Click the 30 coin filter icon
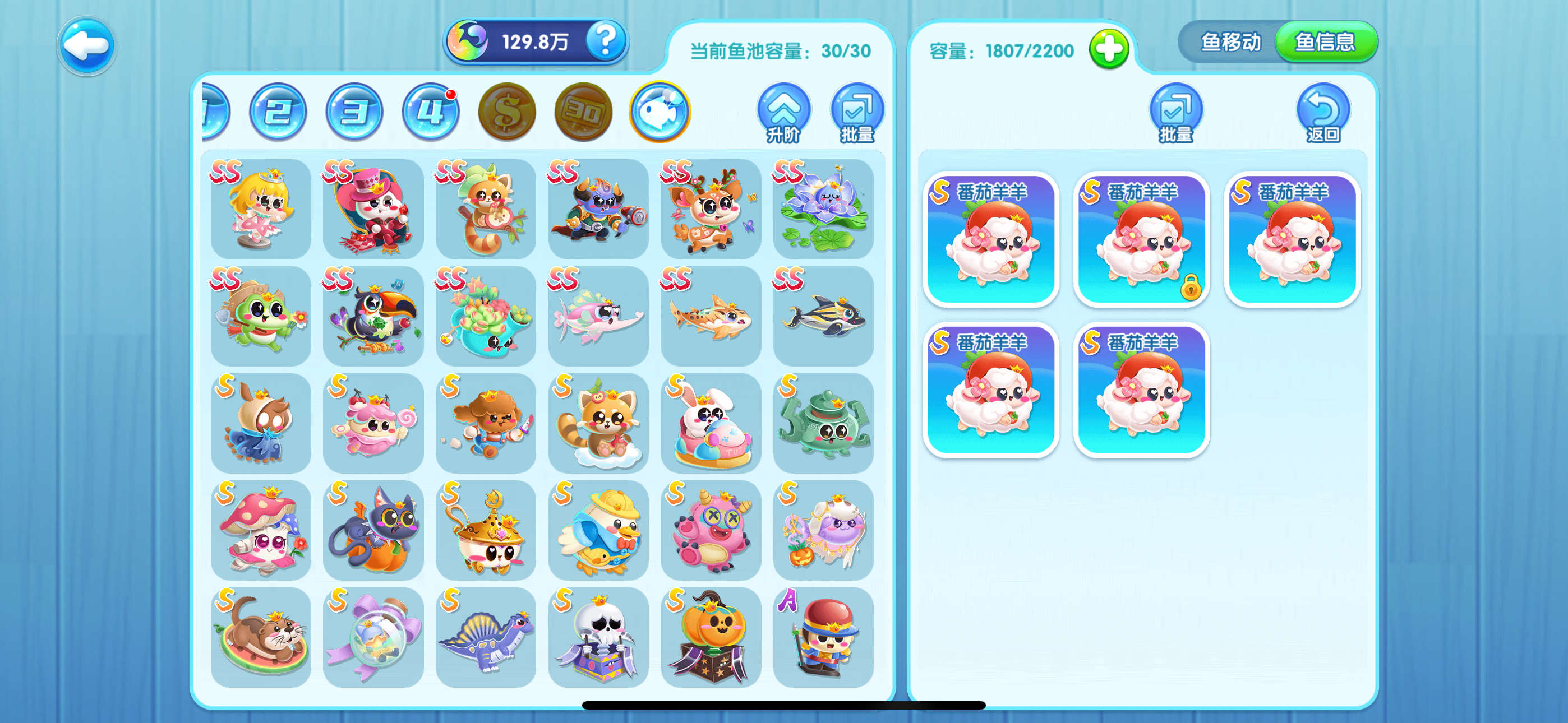 click(x=583, y=112)
